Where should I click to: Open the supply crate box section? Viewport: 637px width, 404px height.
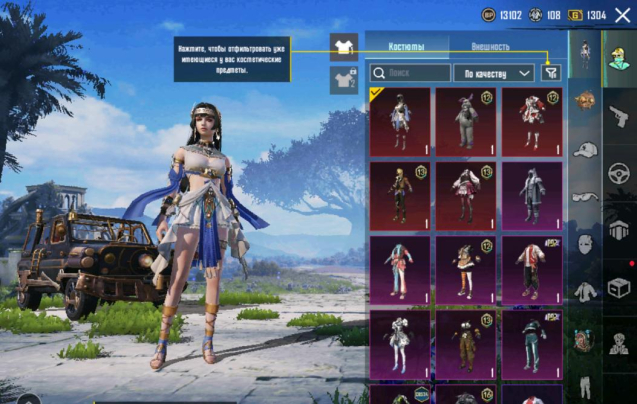[x=619, y=287]
